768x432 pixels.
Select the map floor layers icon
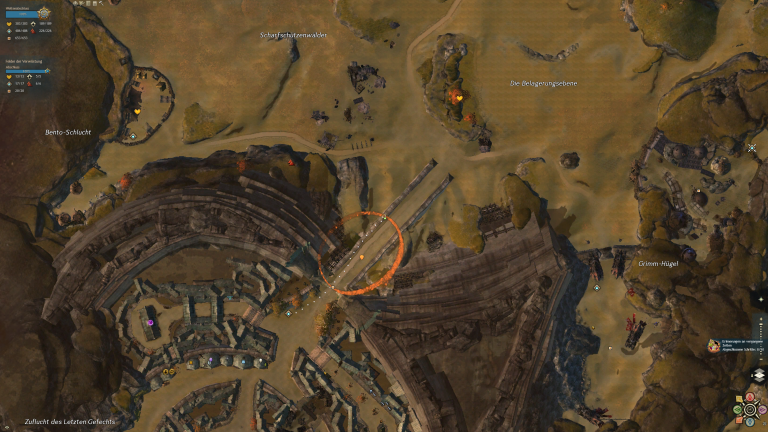click(x=757, y=375)
